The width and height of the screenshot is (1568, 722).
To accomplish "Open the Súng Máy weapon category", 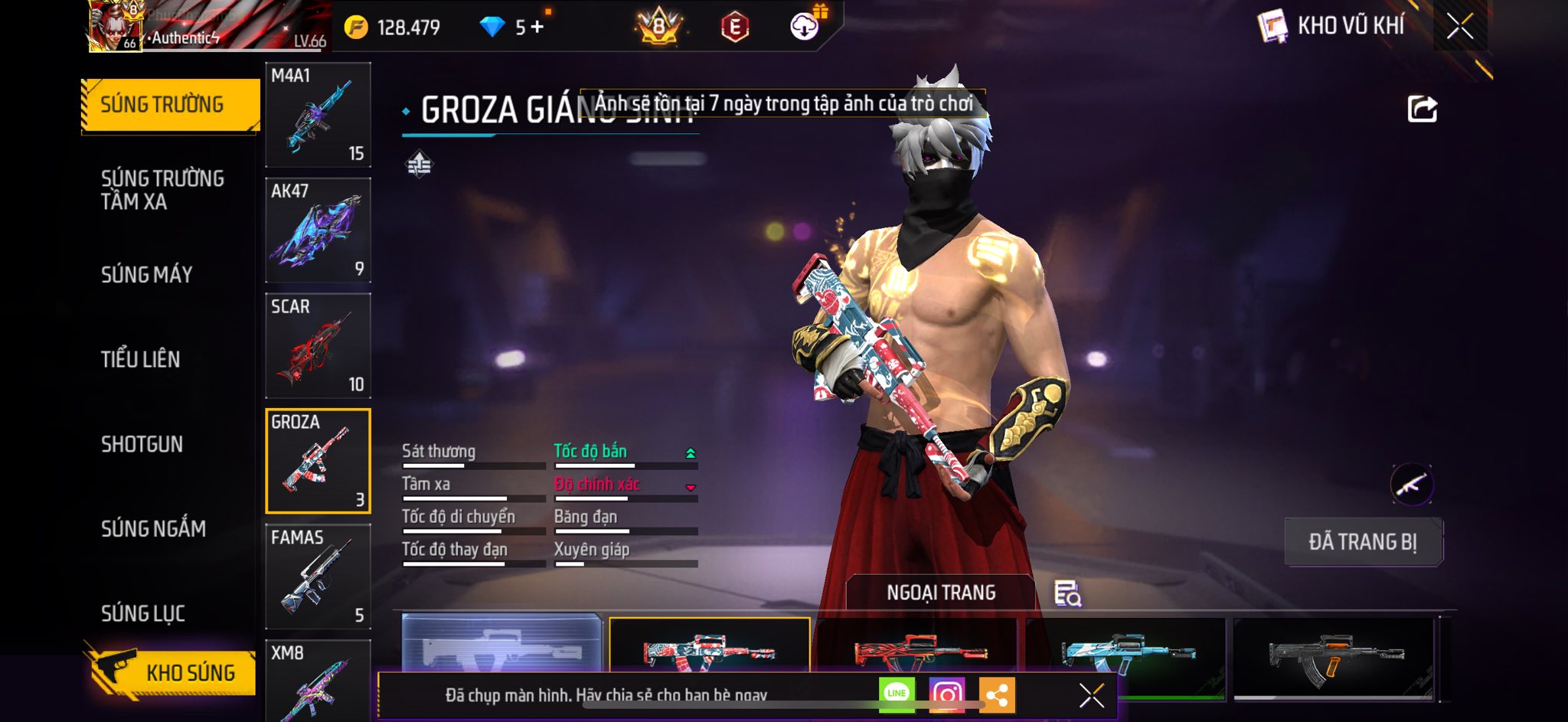I will (x=147, y=274).
